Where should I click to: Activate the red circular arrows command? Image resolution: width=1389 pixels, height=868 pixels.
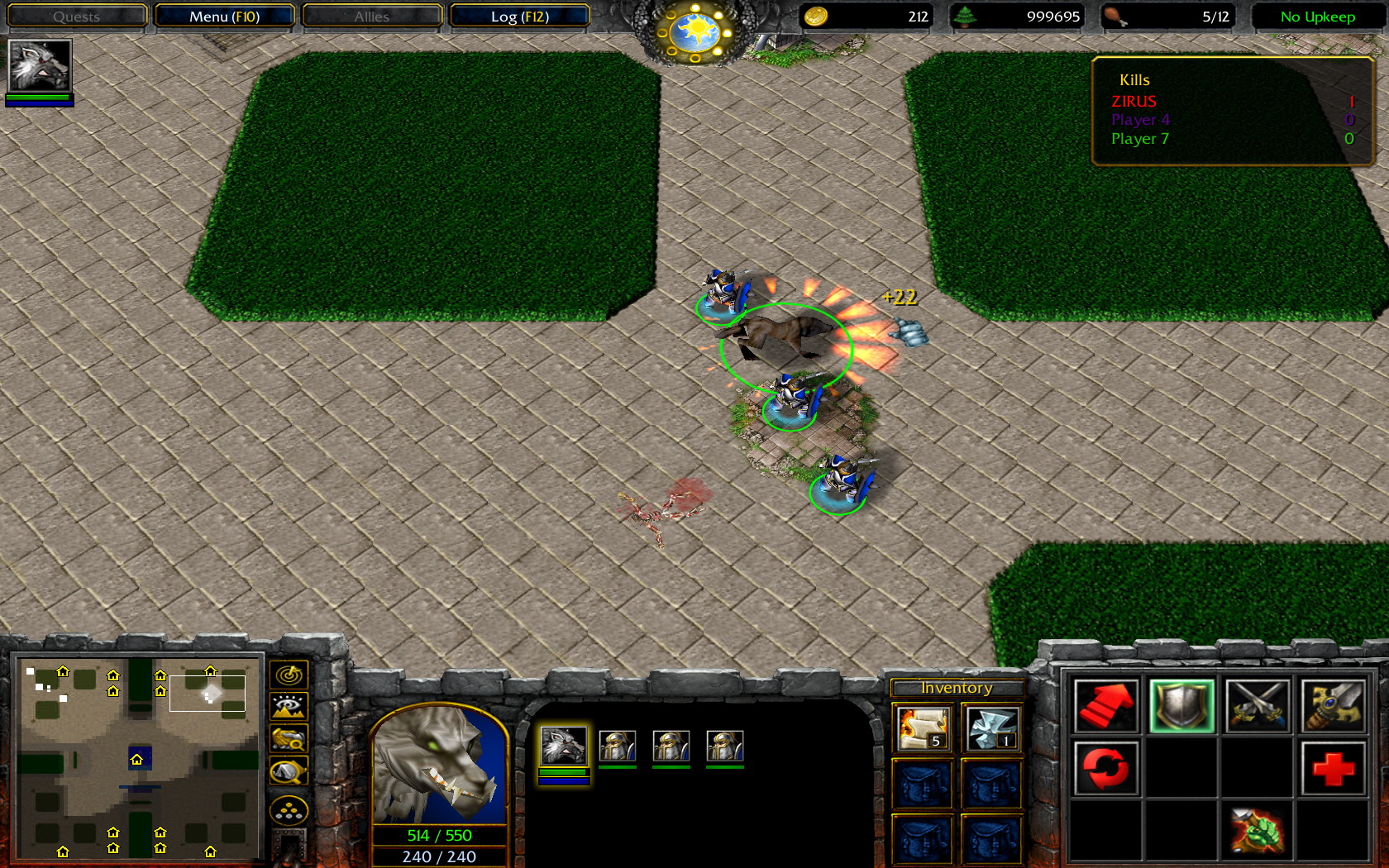[x=1106, y=767]
